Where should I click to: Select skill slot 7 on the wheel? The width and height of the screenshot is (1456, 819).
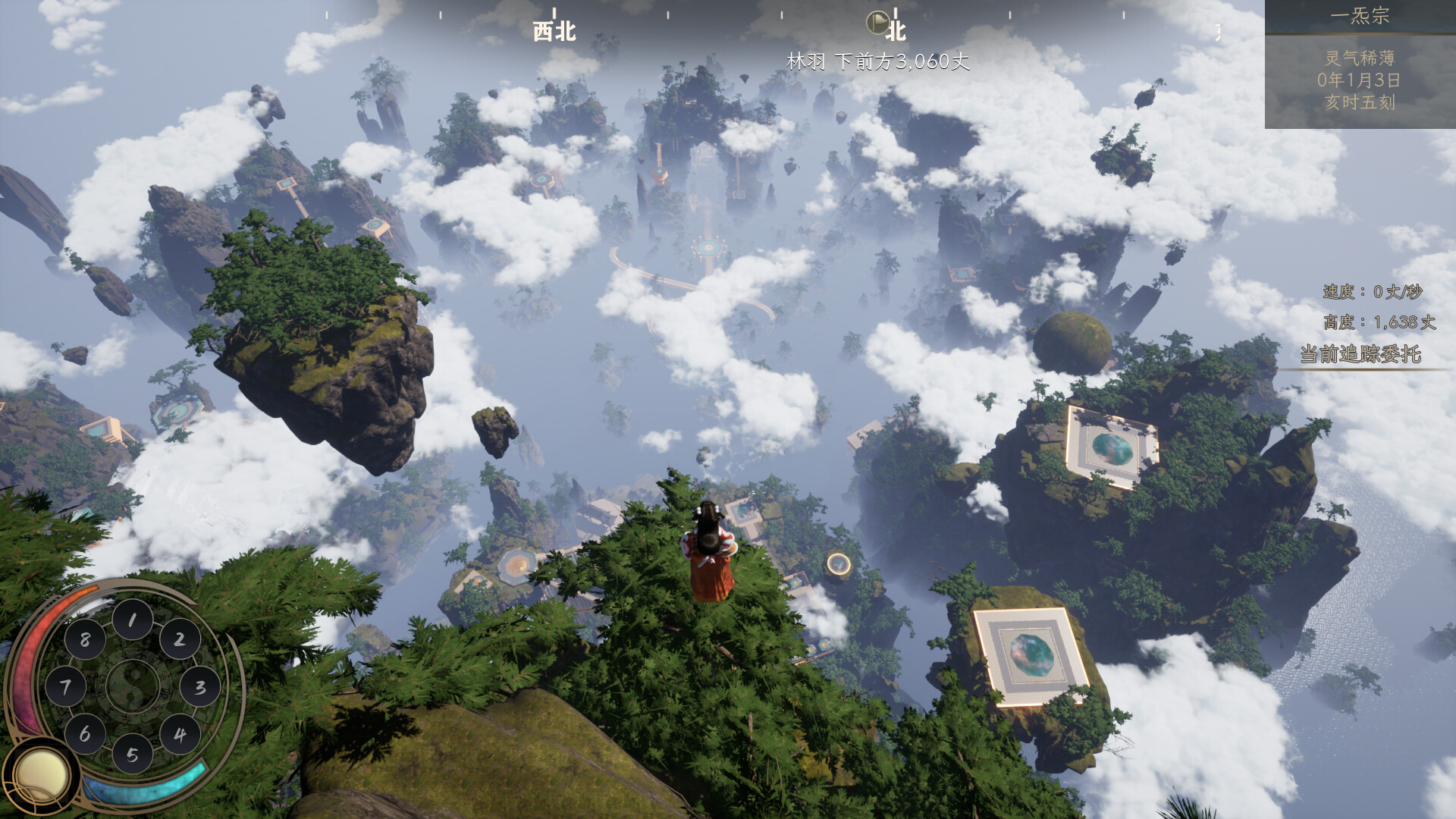(66, 687)
